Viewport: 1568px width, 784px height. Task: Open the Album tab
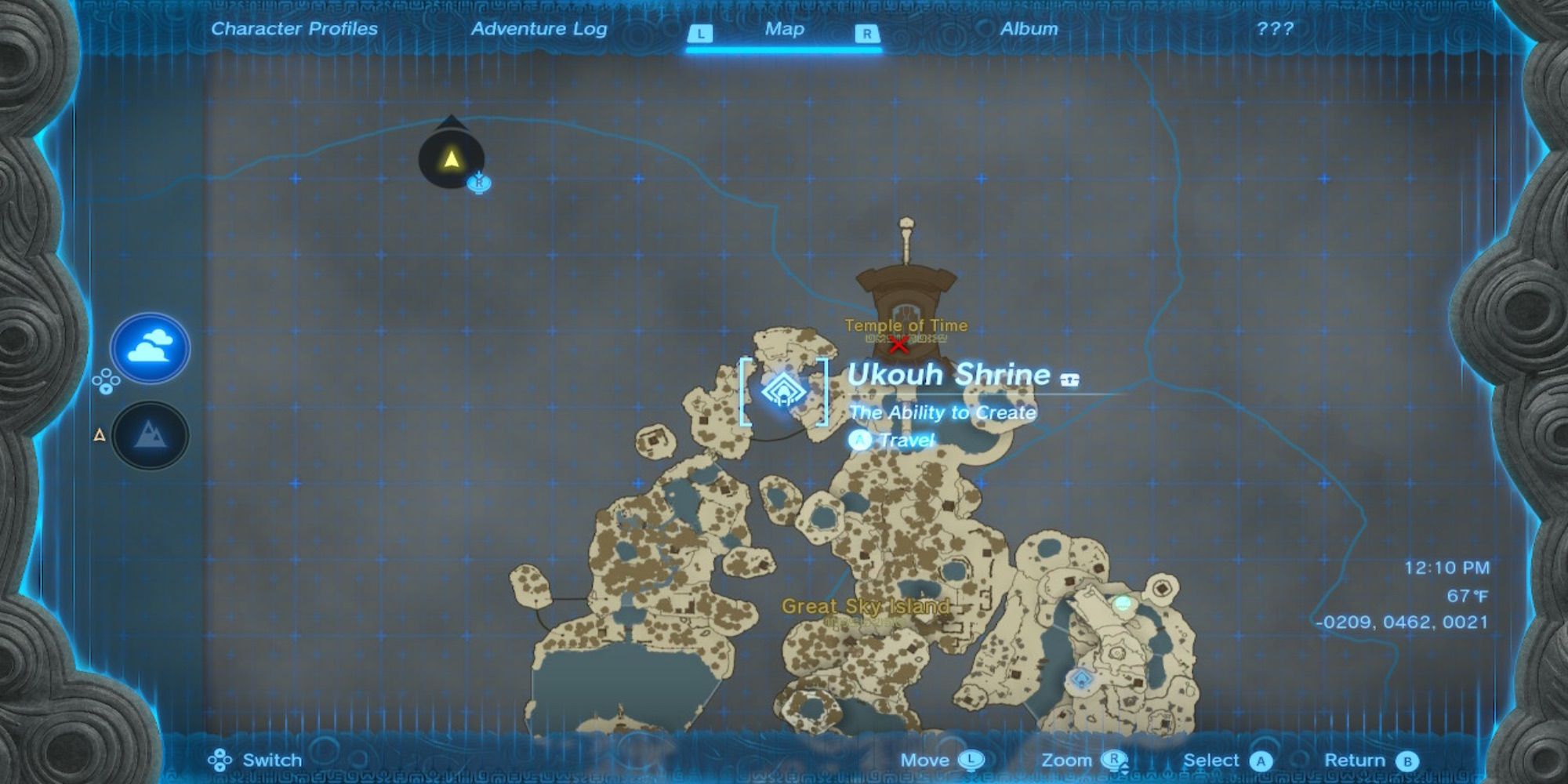coord(1029,29)
